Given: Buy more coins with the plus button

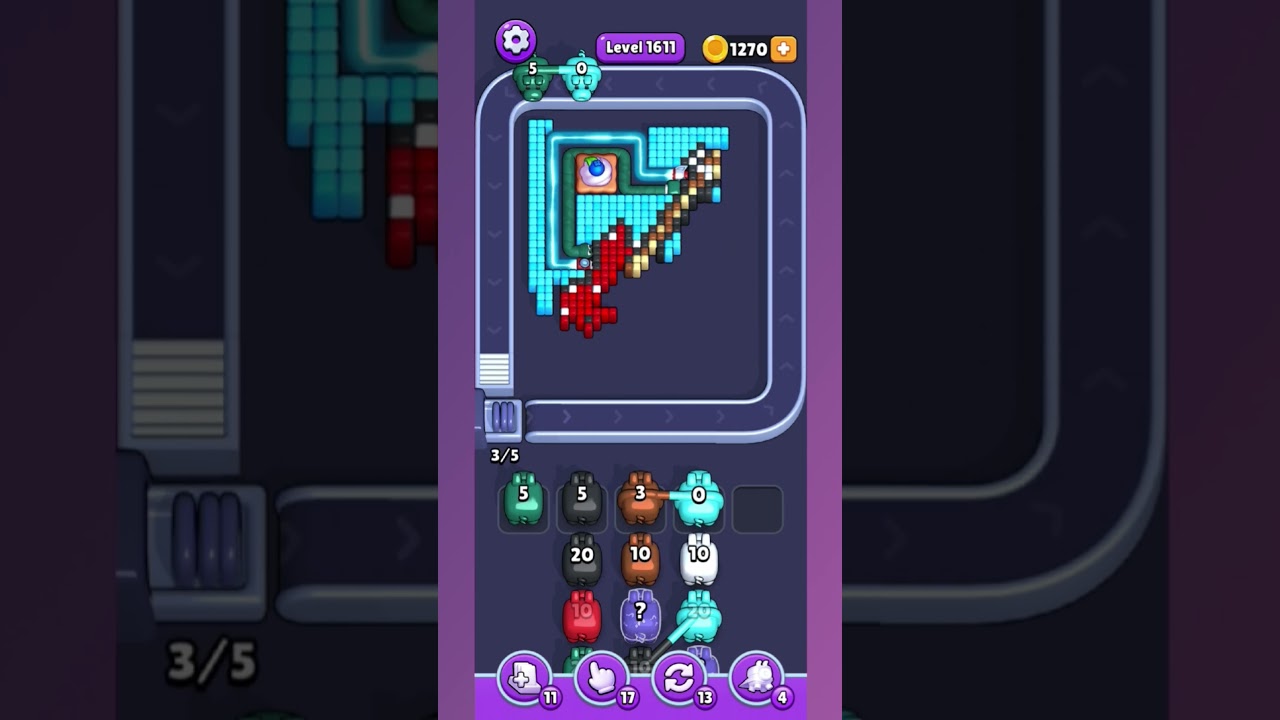Looking at the screenshot, I should tap(783, 48).
